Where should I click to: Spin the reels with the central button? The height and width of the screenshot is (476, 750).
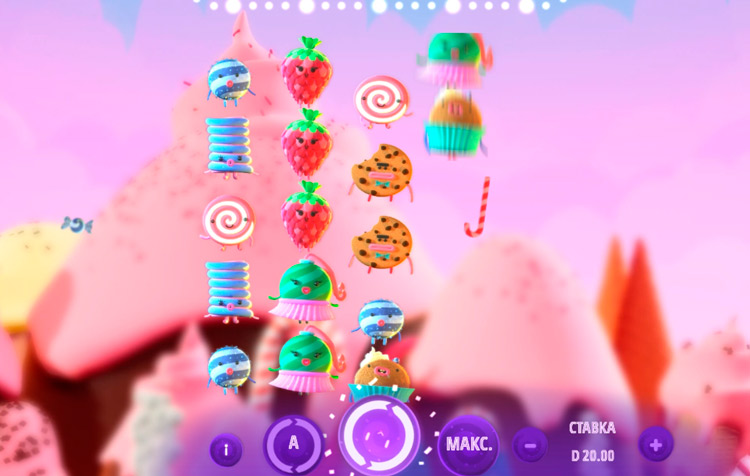point(379,437)
